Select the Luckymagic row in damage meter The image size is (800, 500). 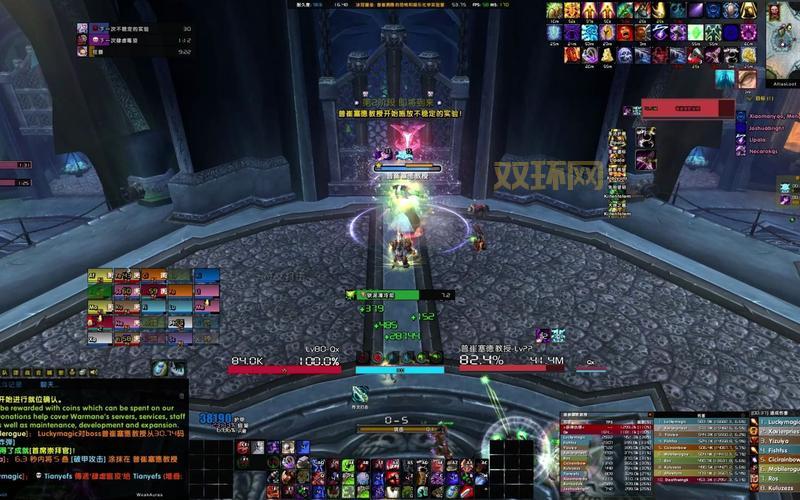pos(779,422)
